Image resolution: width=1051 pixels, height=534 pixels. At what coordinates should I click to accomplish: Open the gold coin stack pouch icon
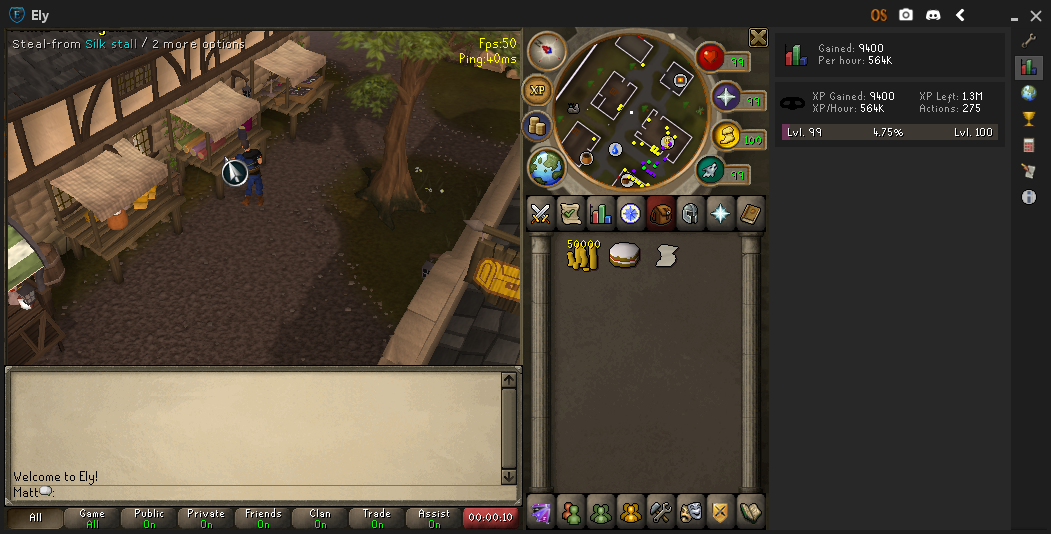(x=538, y=127)
